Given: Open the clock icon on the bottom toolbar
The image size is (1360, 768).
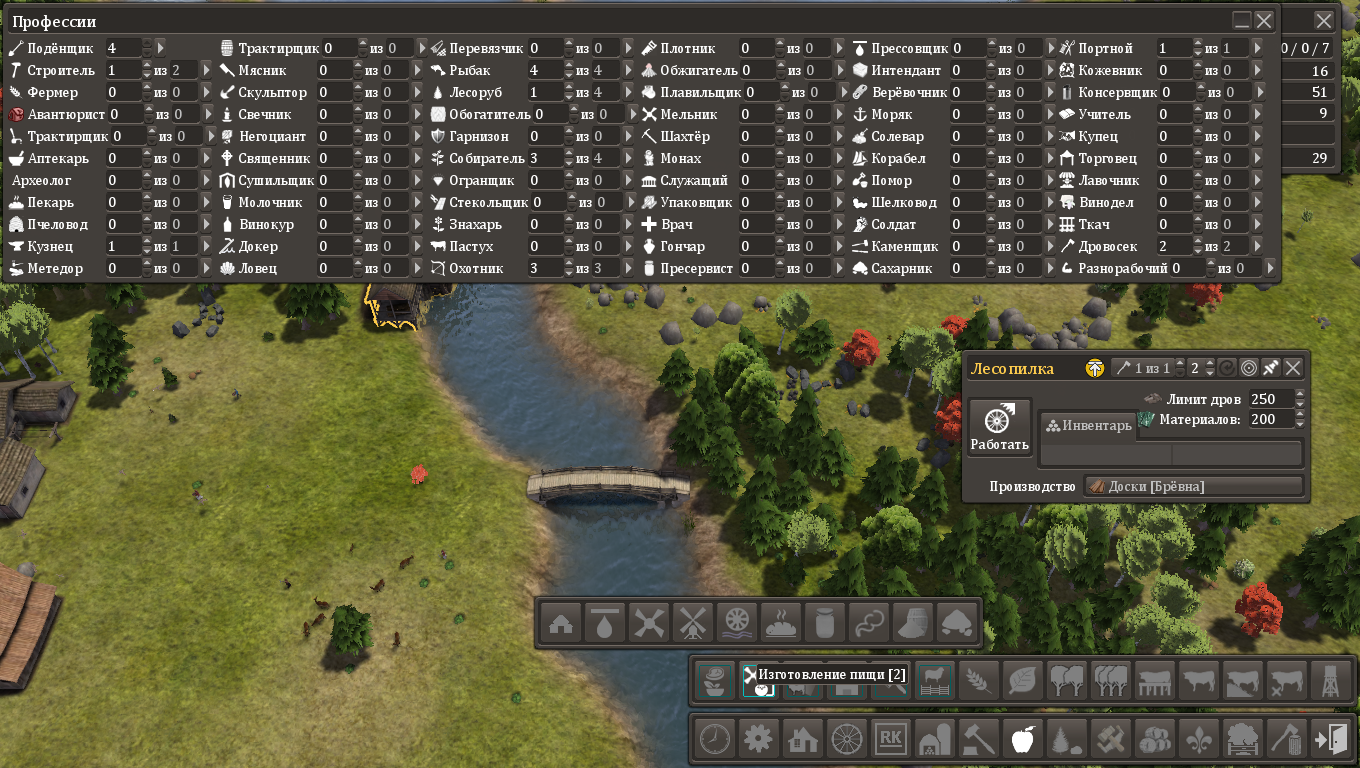Looking at the screenshot, I should point(714,740).
